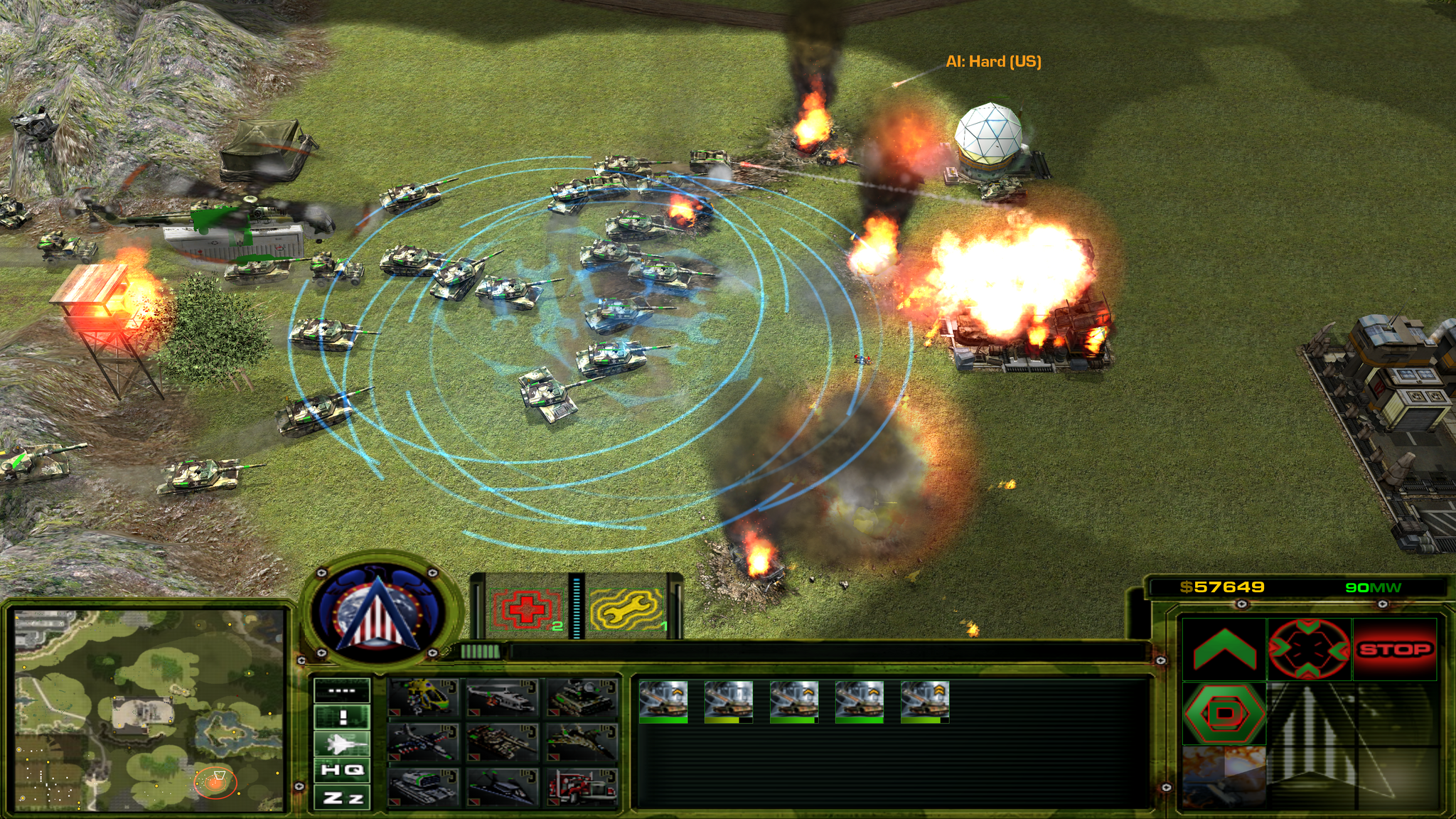Select the red semi truck unit icon
Viewport: 1456px width, 819px height.
click(582, 787)
